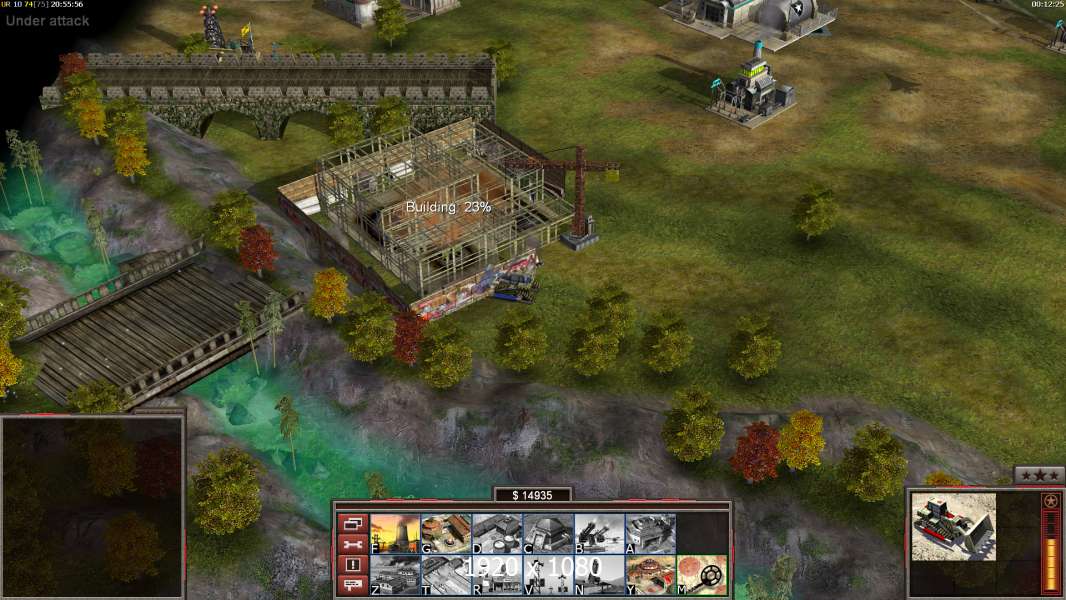Select the airfield build icon marked Z
The height and width of the screenshot is (600, 1066).
pos(395,575)
